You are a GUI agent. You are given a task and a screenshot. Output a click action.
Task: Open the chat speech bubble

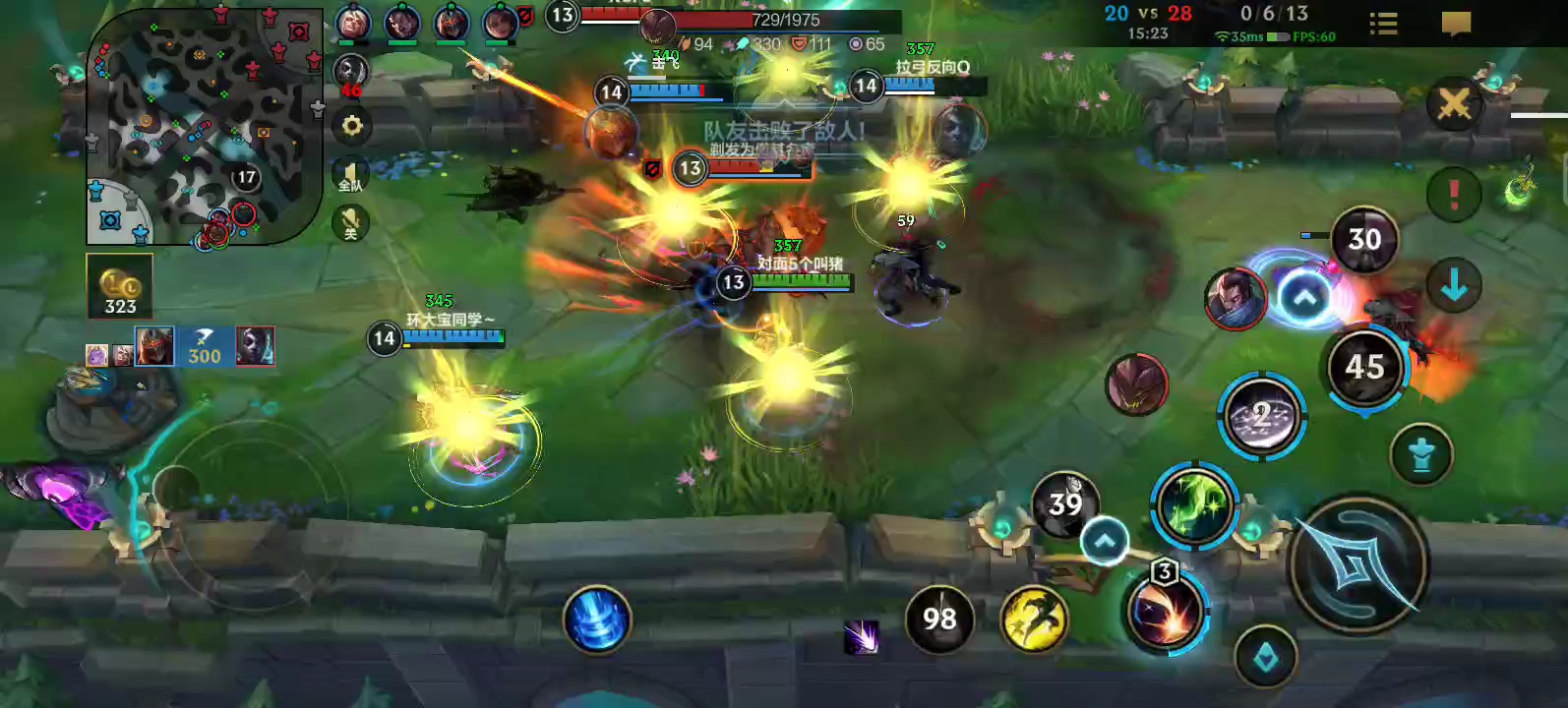(x=1456, y=24)
